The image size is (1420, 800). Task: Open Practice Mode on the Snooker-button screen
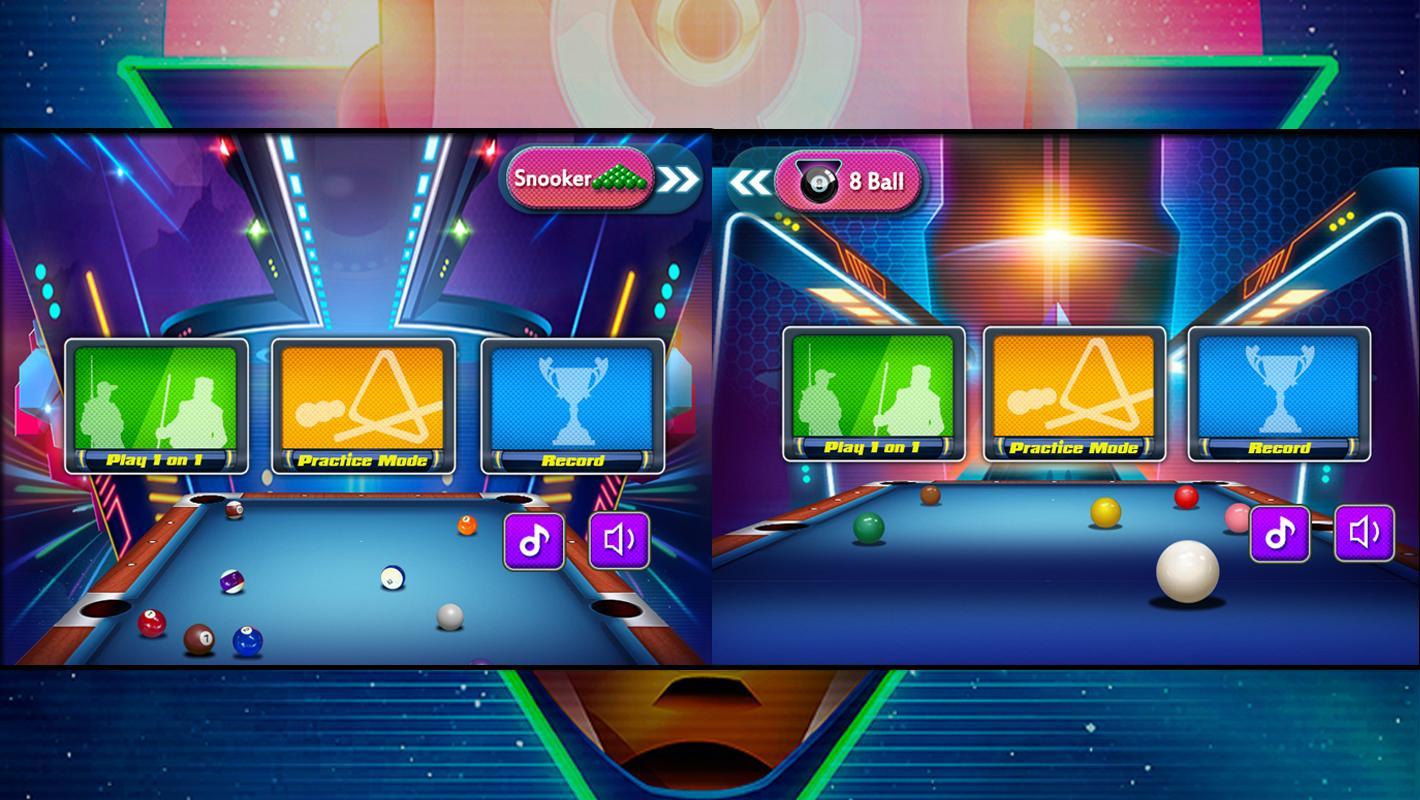pyautogui.click(x=363, y=406)
